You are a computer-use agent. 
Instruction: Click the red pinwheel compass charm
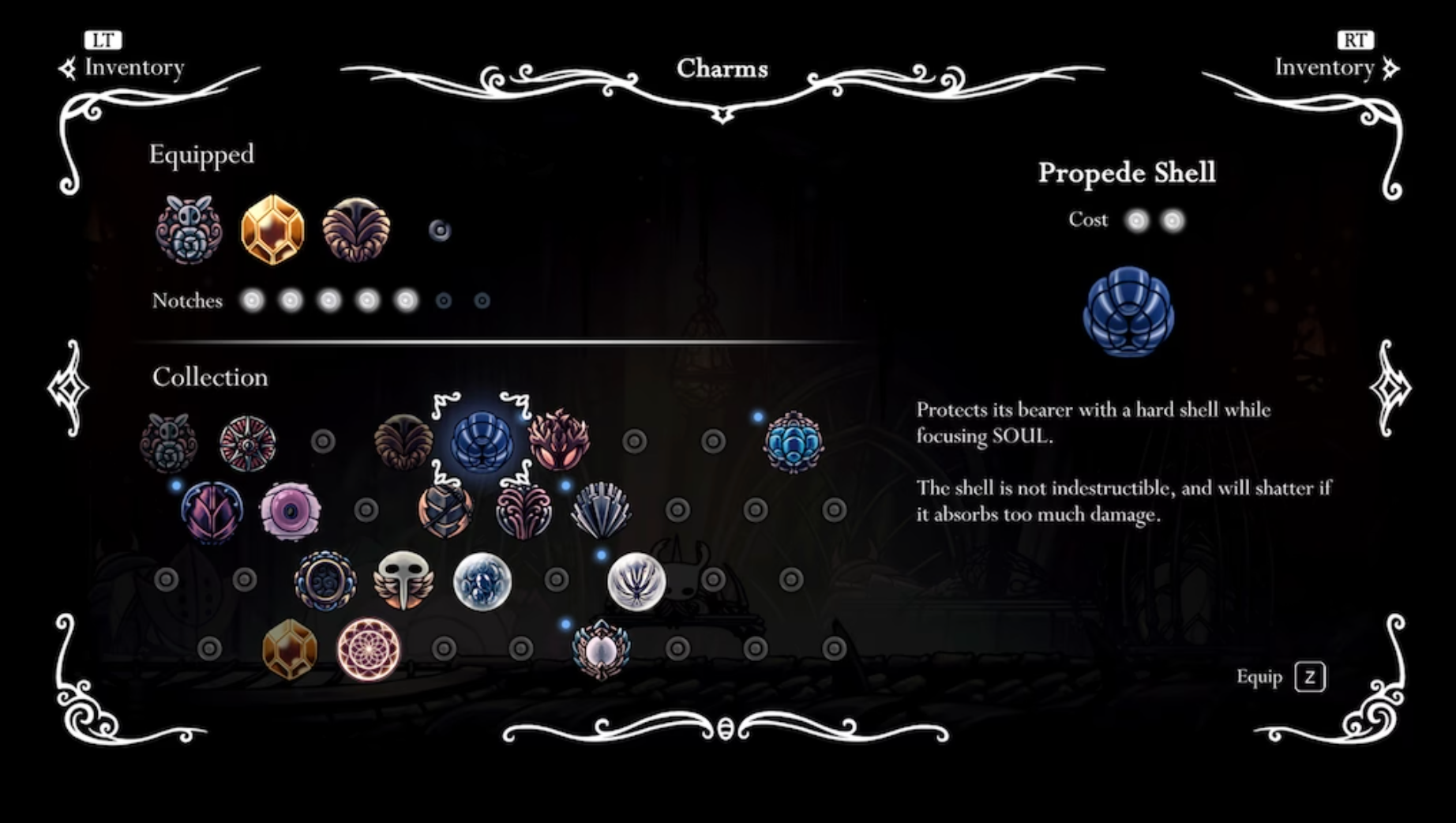(247, 445)
